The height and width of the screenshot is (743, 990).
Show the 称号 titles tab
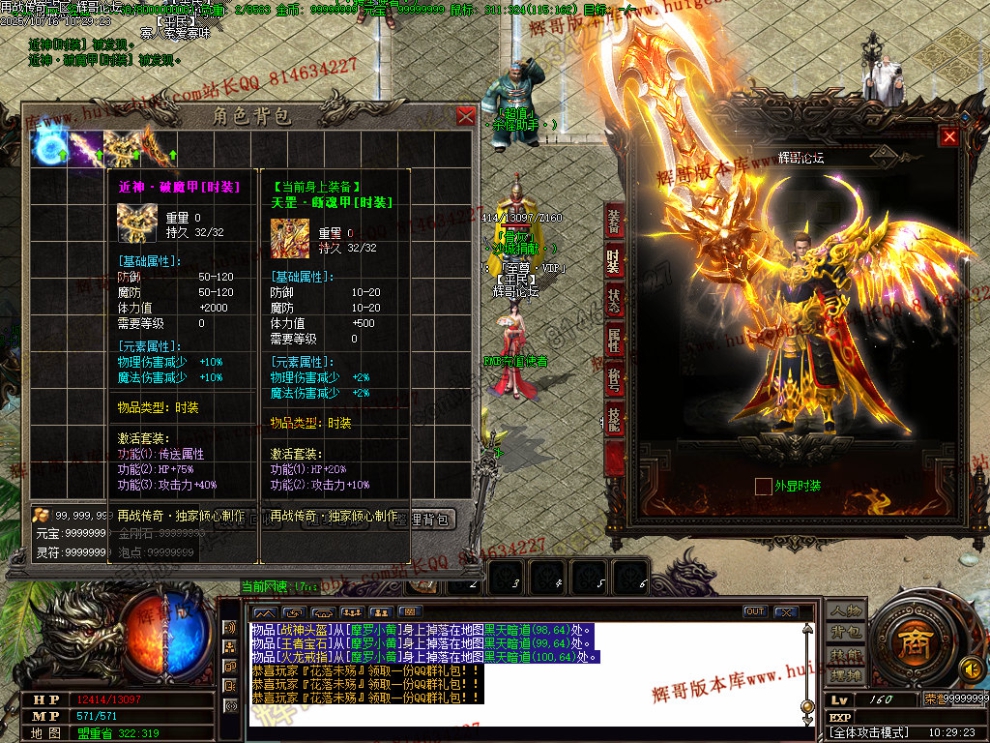[614, 381]
